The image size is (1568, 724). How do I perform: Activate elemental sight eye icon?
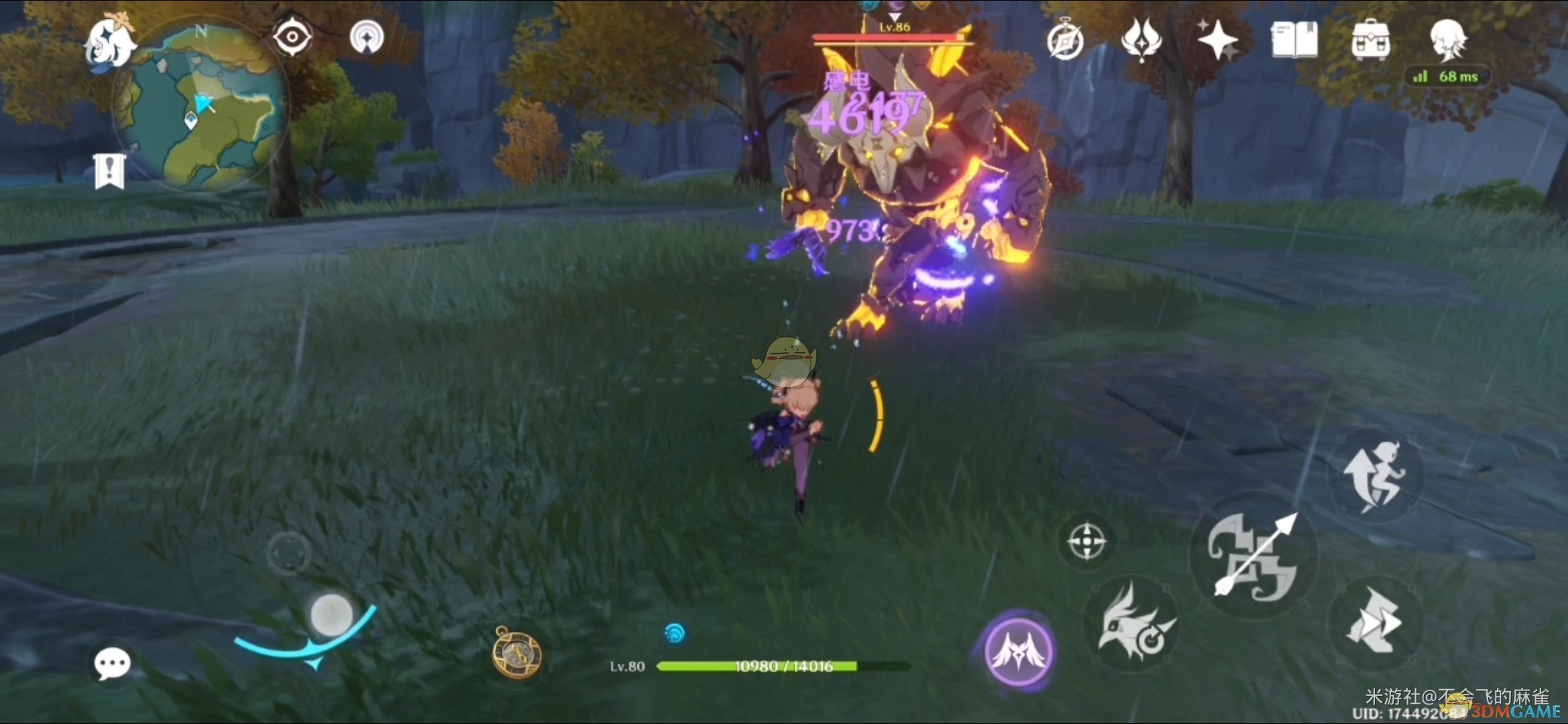coord(292,37)
